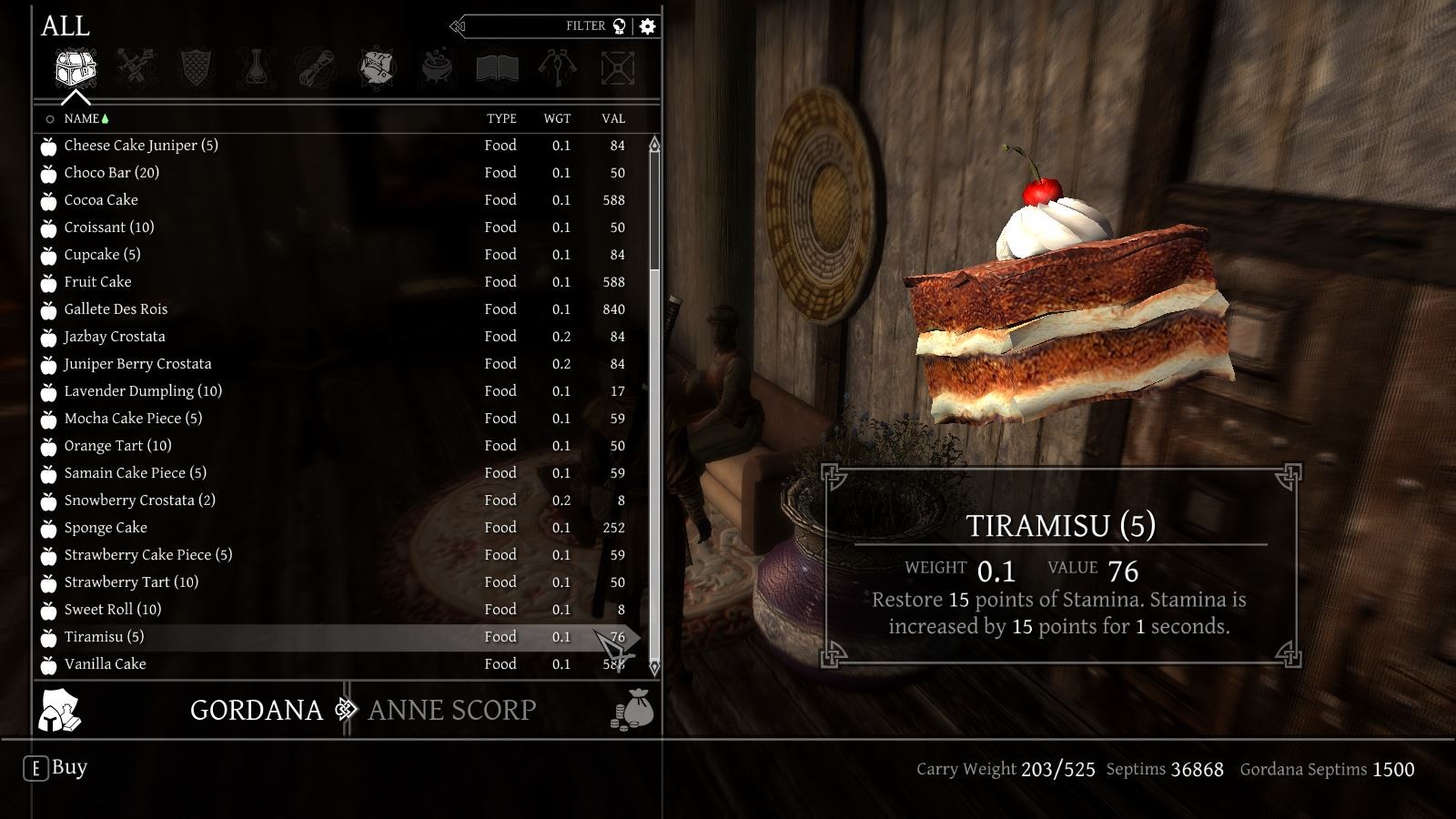Choose the Cocoa Cake row
Viewport: 1456px width, 819px height.
coord(101,200)
